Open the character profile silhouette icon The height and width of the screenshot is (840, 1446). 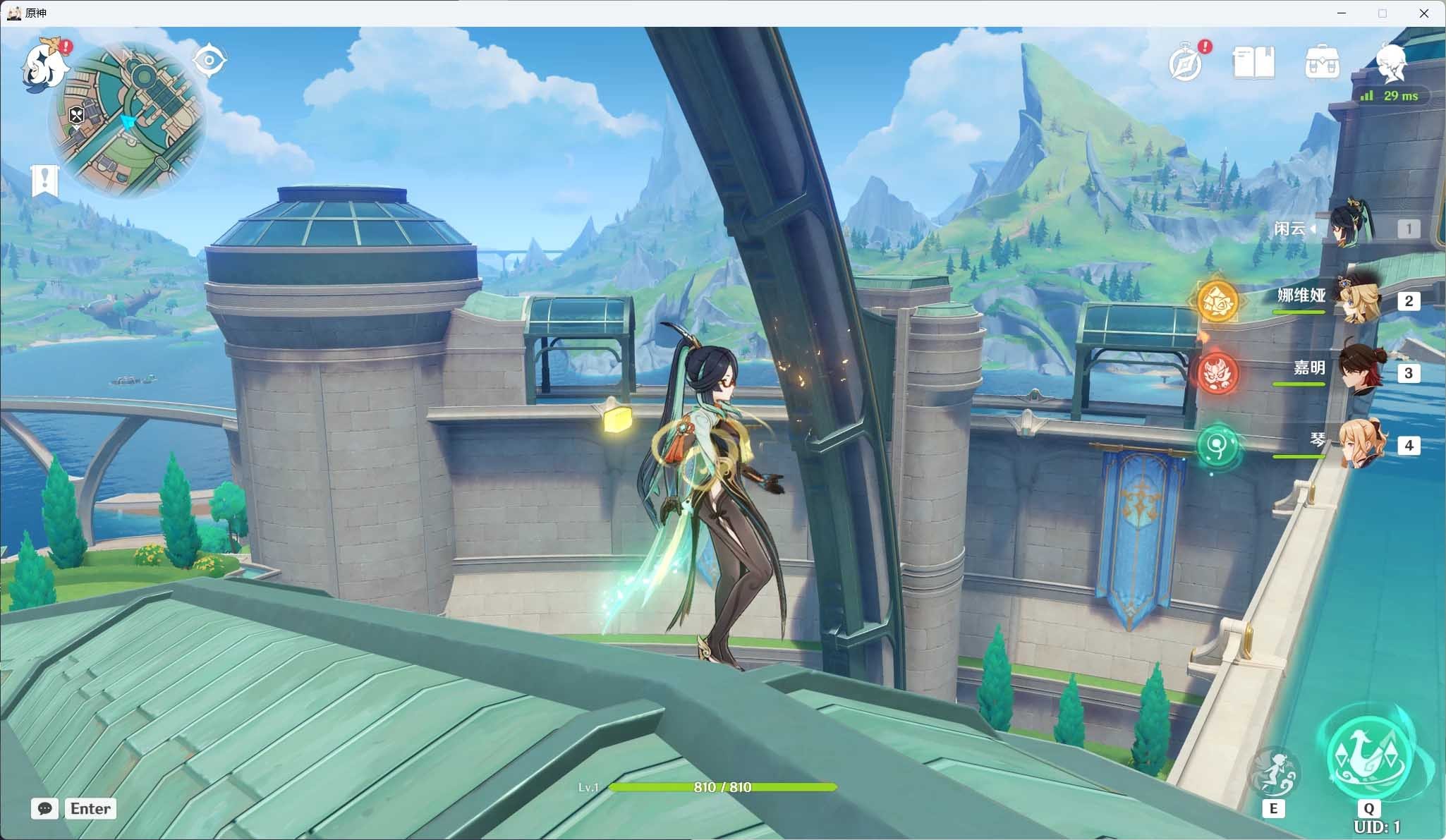pos(1390,62)
